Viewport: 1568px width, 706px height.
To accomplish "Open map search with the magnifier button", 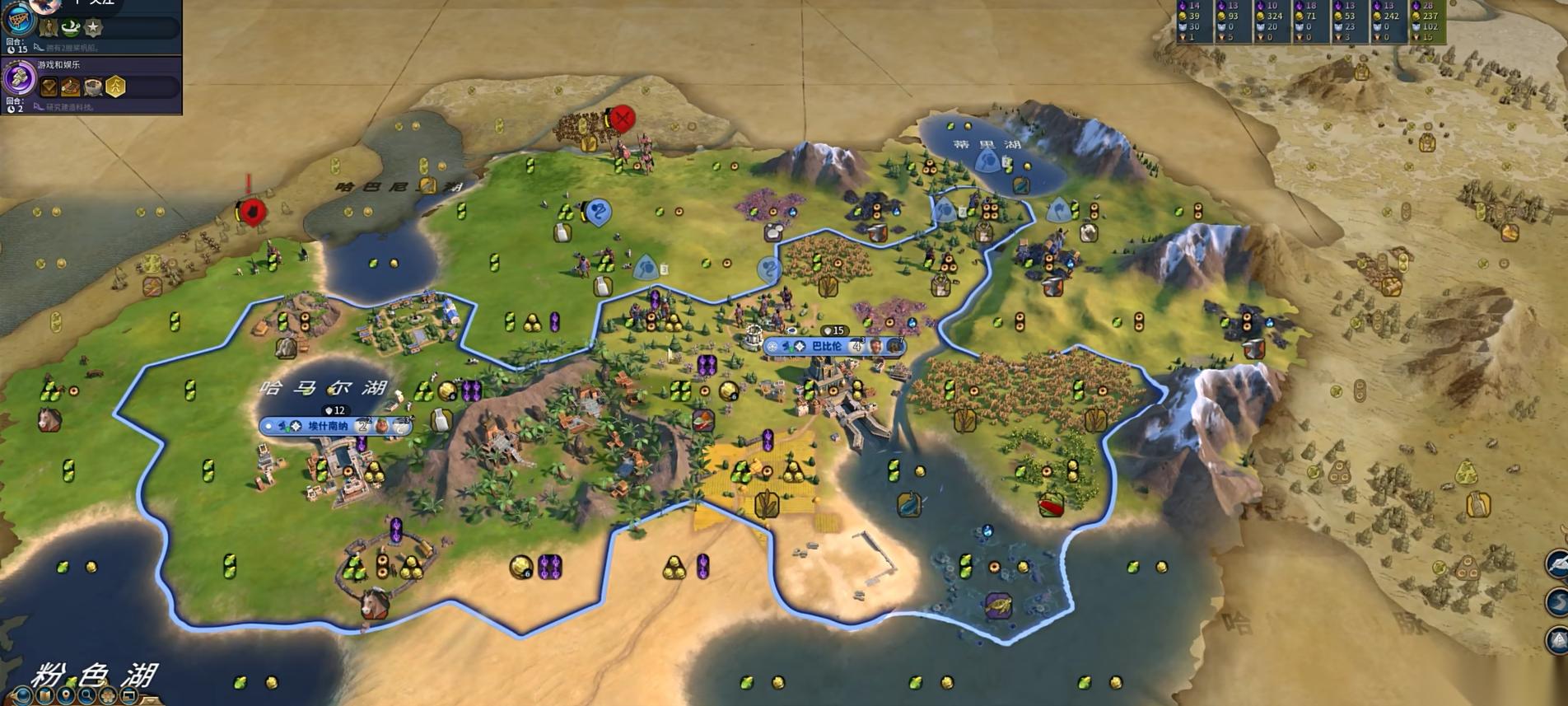I will [x=87, y=697].
